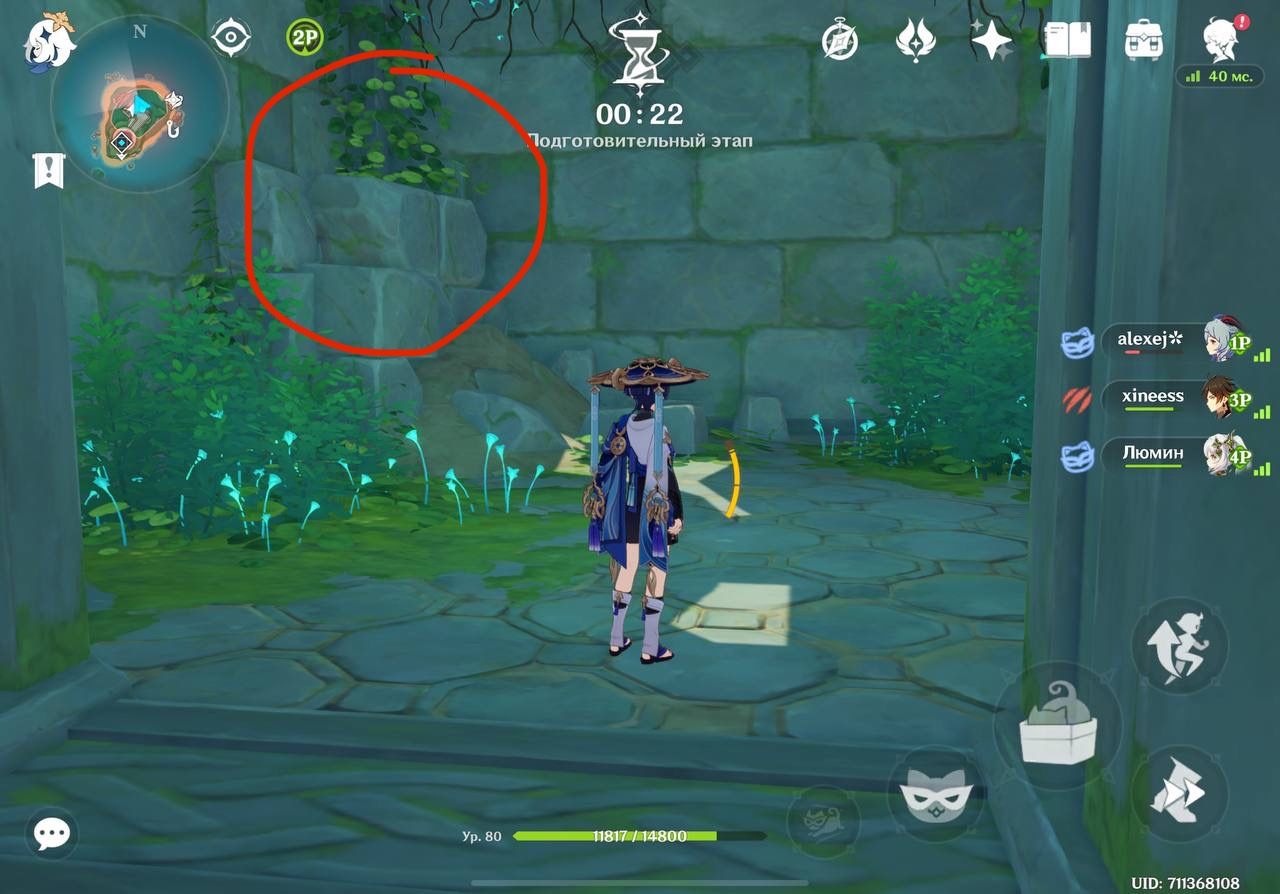This screenshot has width=1280, height=894.
Task: Open the exclamation-mark notice banner
Action: point(49,172)
